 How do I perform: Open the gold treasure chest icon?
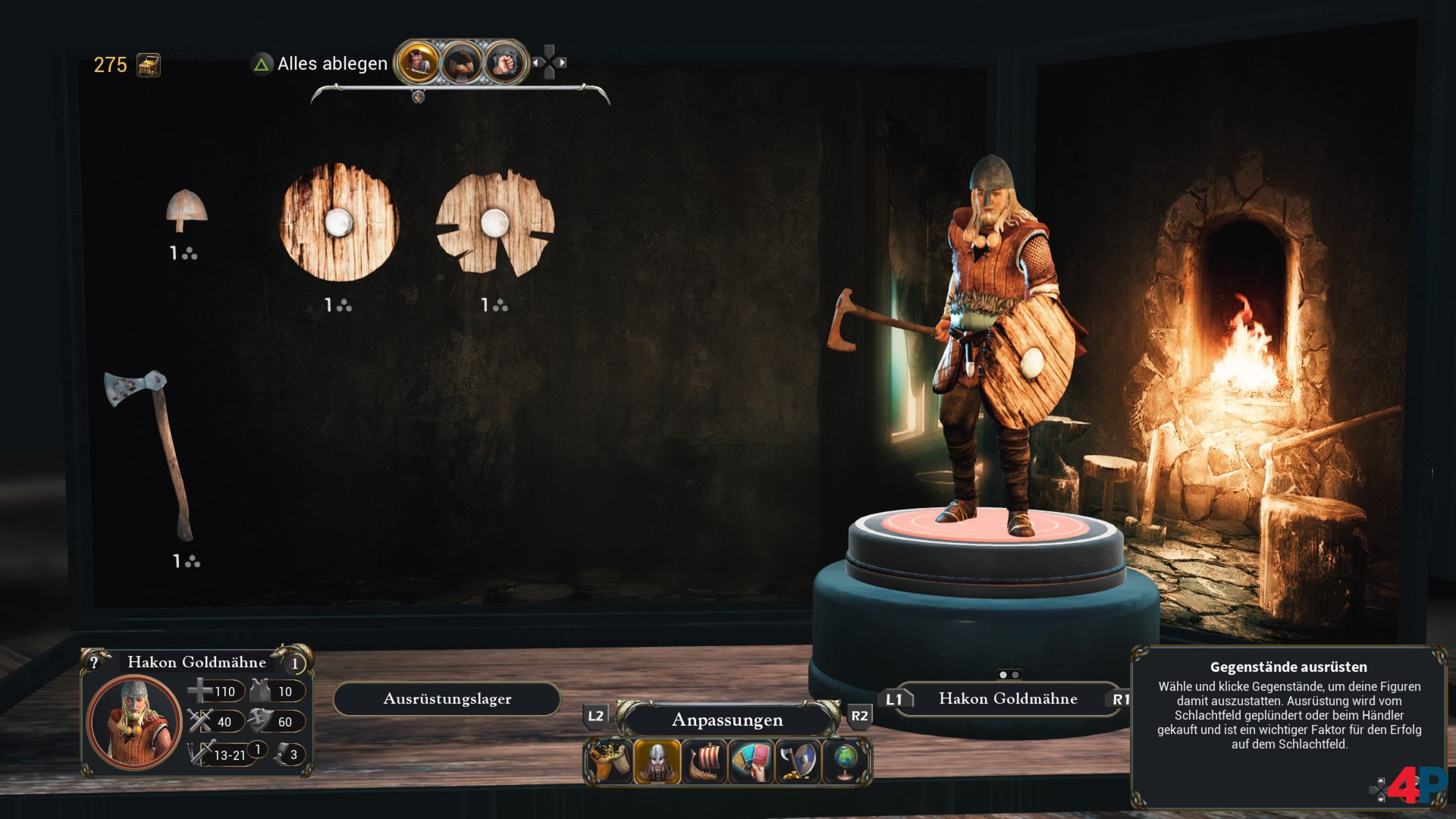click(149, 65)
